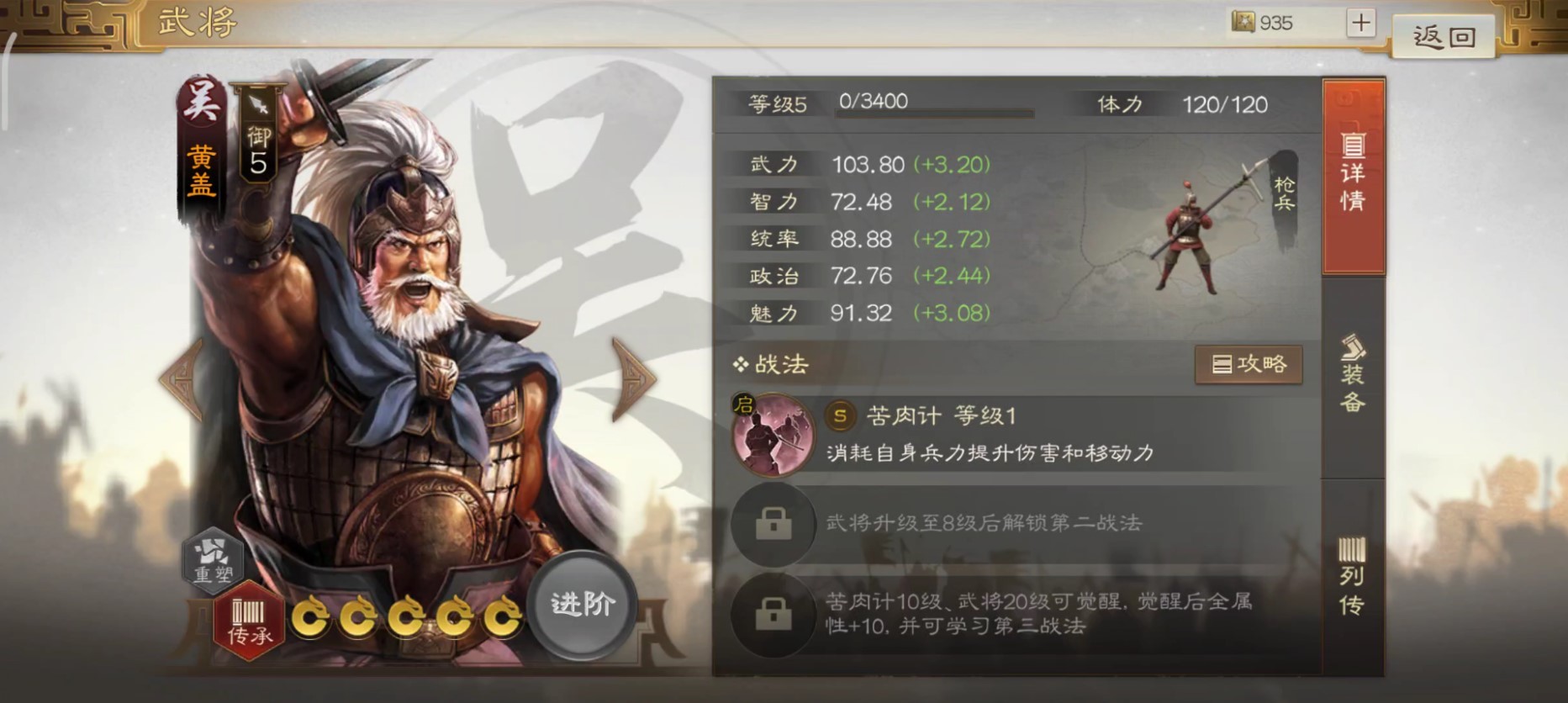Open the 攻略 (guide) button icon
The image size is (1568, 703).
[x=1248, y=364]
